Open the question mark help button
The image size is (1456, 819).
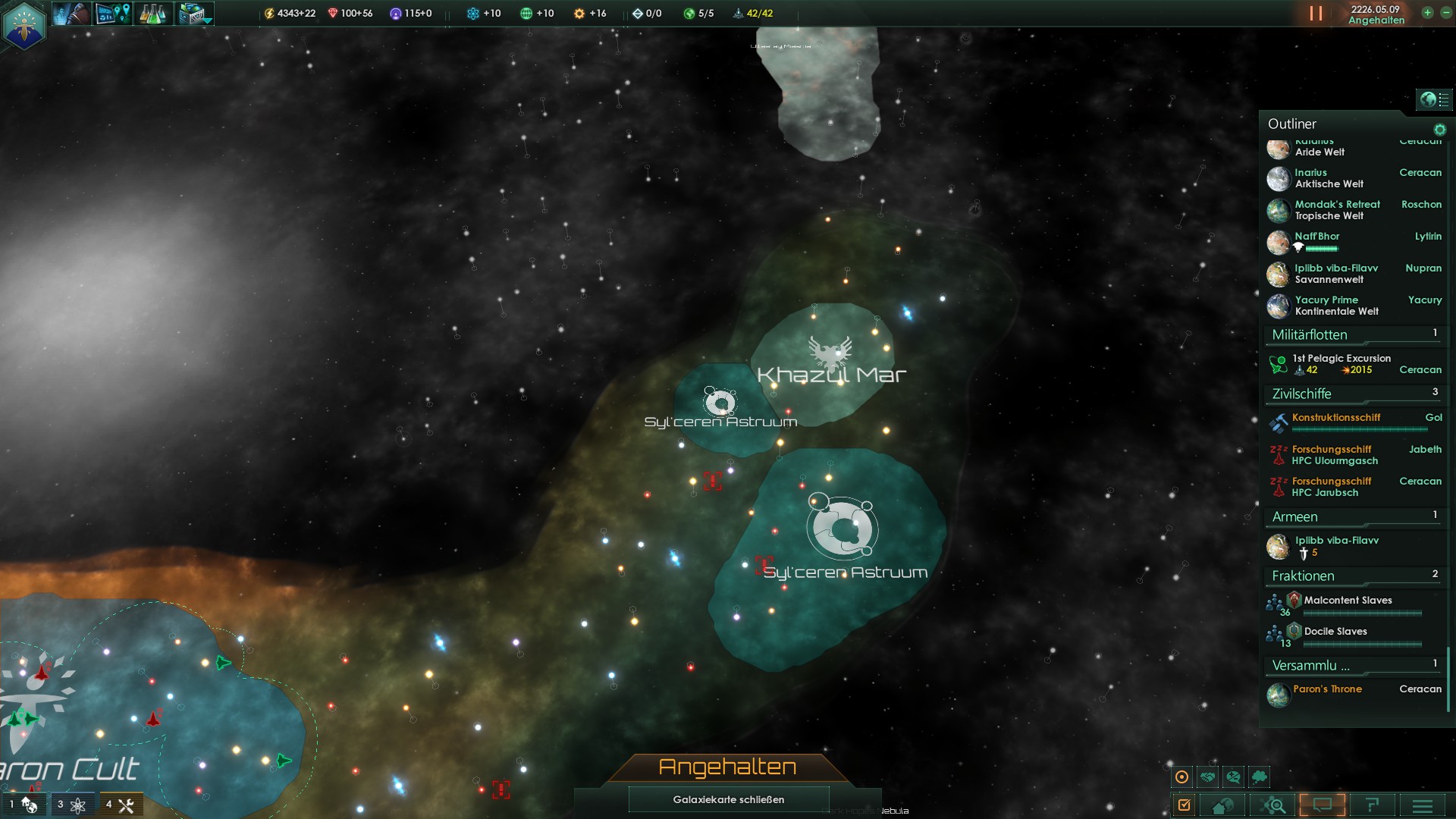1372,805
